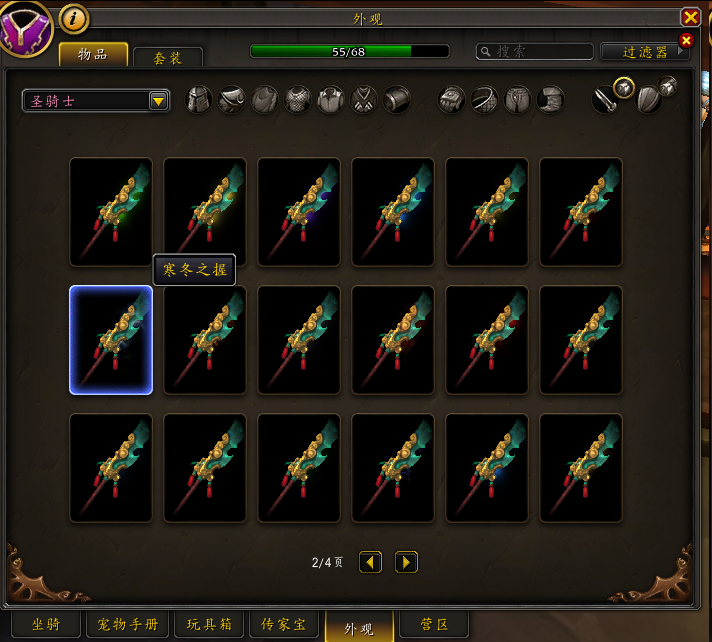Image resolution: width=712 pixels, height=642 pixels.
Task: Choose the shoulder armor slot icon
Action: pyautogui.click(x=232, y=100)
